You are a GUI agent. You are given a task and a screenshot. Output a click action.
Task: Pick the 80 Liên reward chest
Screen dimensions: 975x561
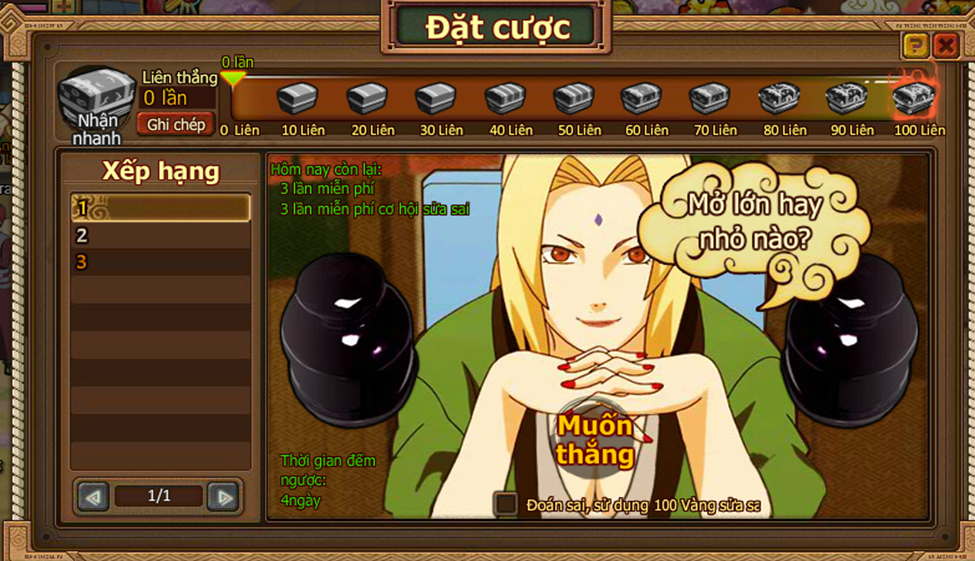point(779,99)
